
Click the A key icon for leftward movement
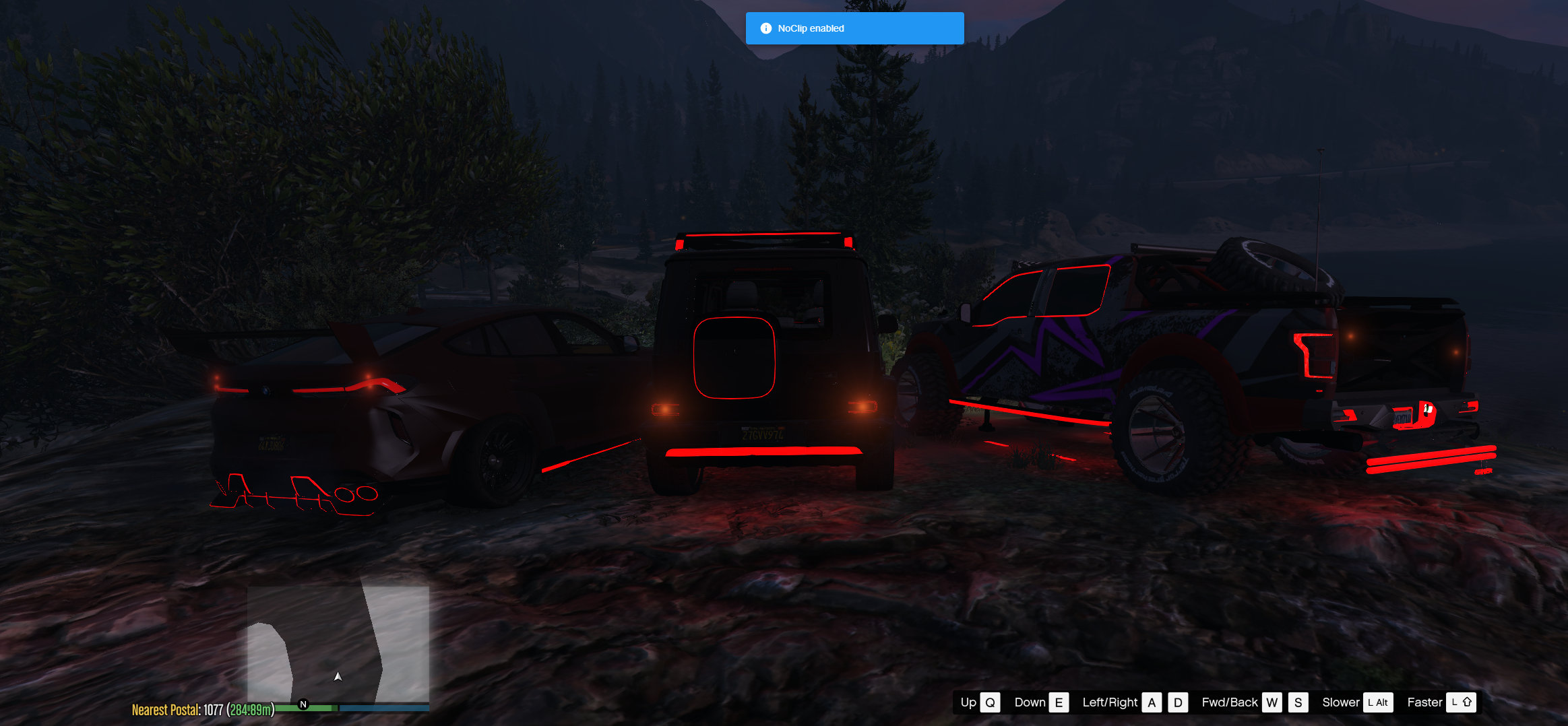(1151, 702)
